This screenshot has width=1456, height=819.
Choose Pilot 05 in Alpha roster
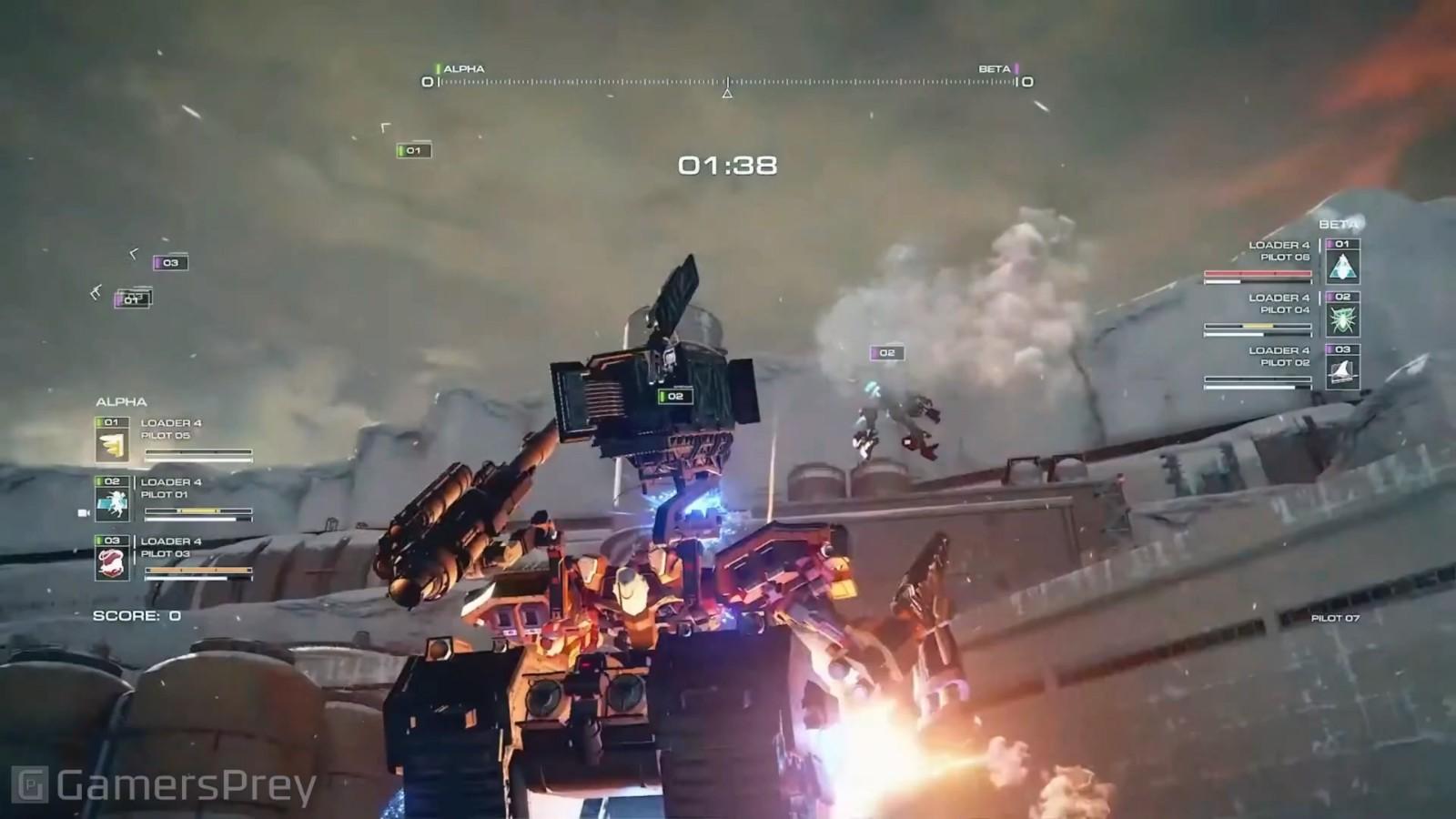pyautogui.click(x=166, y=436)
